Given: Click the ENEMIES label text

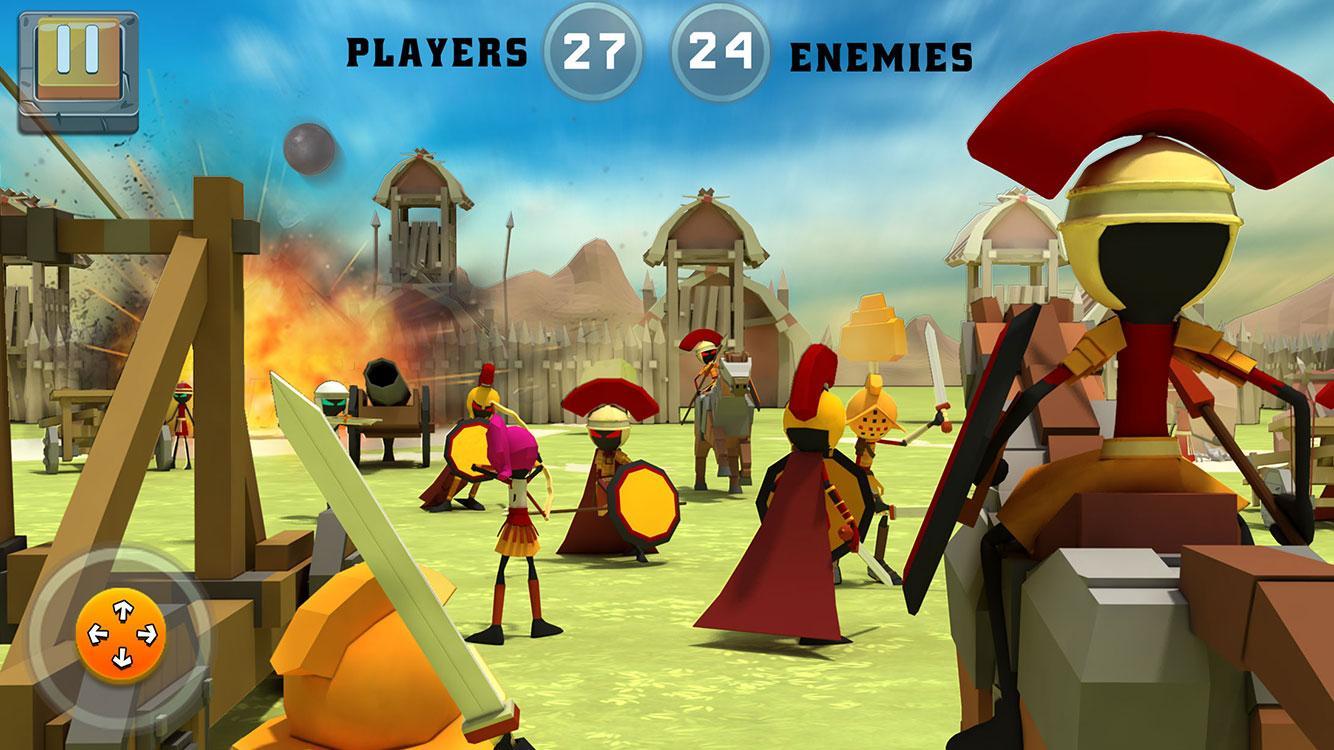Looking at the screenshot, I should click(879, 55).
